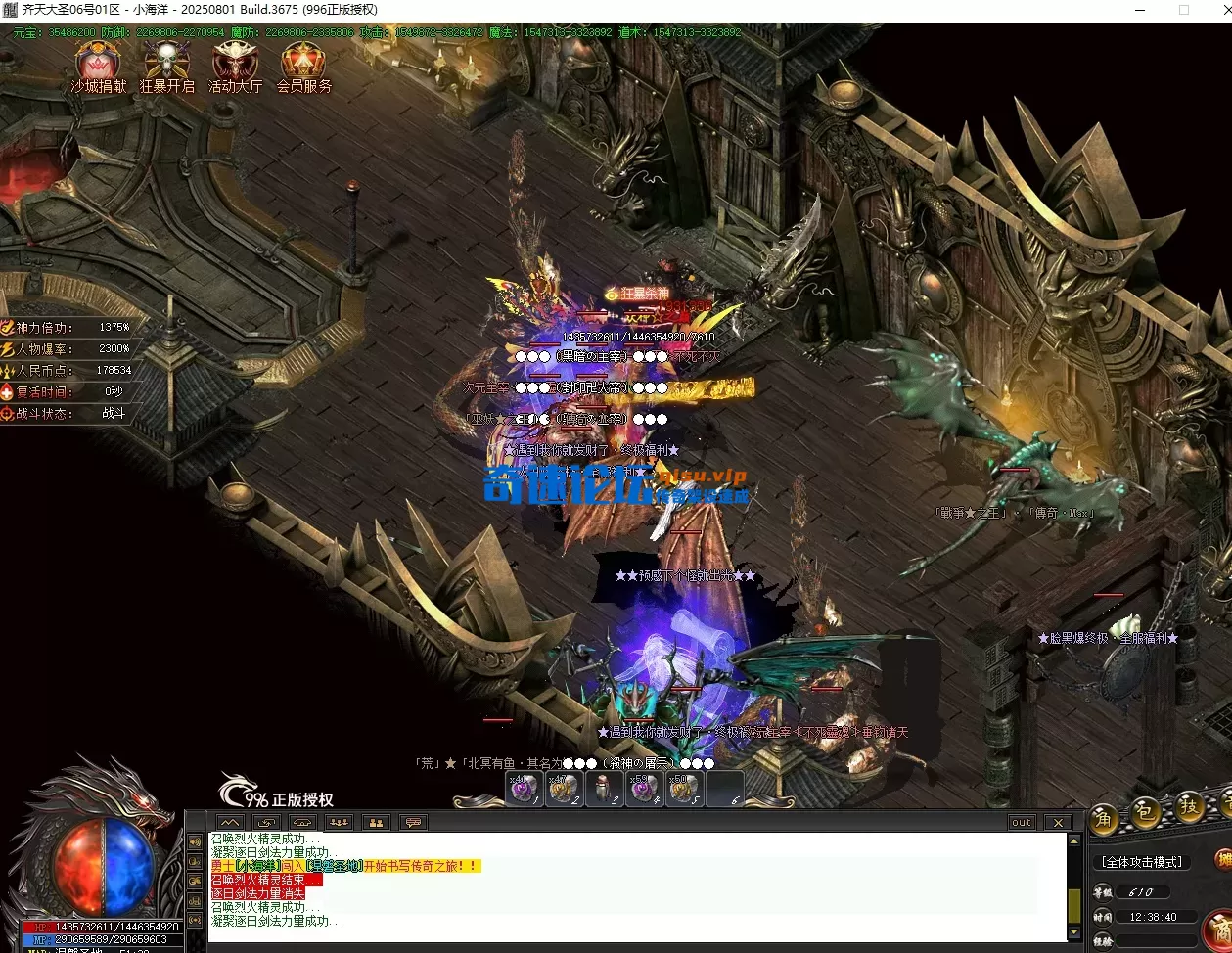This screenshot has height=953, width=1232.
Task: Minimize the game window
Action: pos(1140,10)
